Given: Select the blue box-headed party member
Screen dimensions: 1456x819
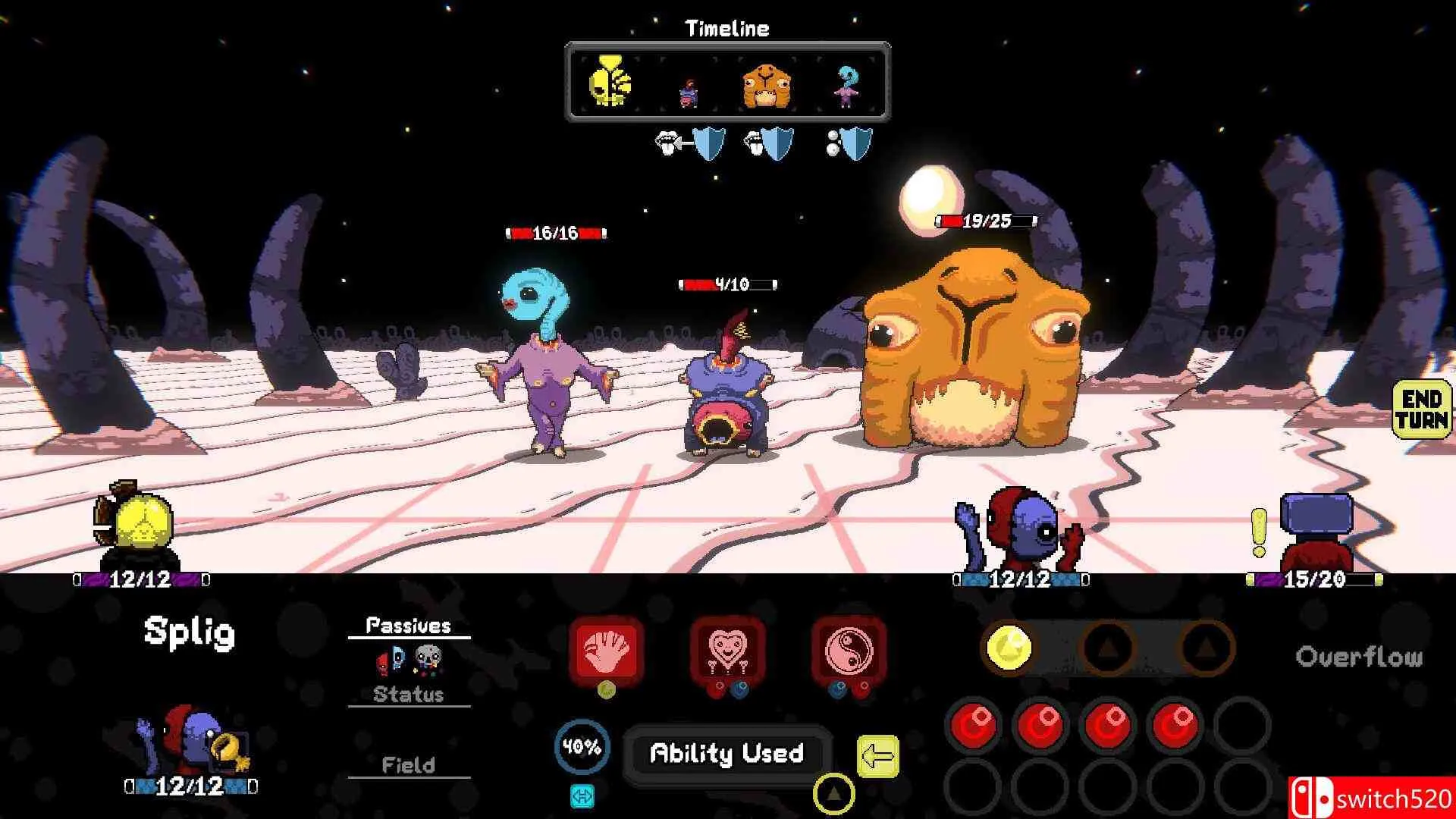Looking at the screenshot, I should [x=1316, y=531].
